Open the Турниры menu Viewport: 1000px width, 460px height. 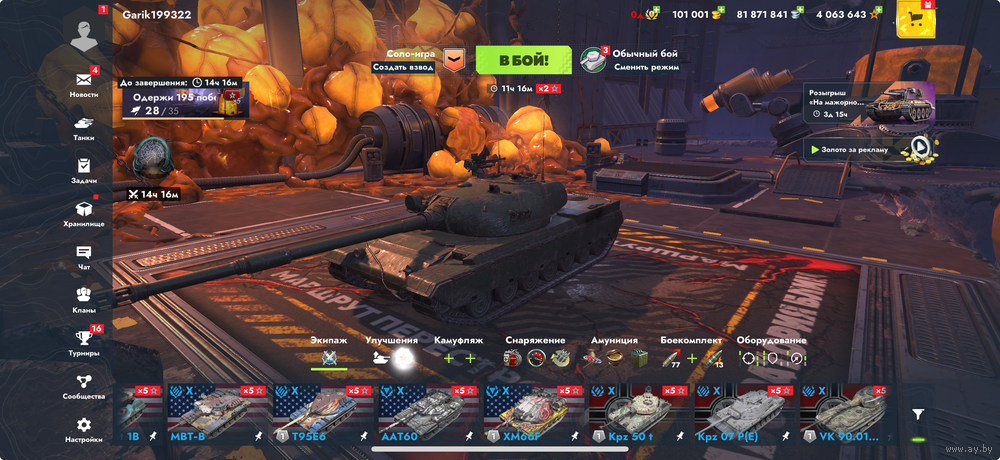coord(84,343)
